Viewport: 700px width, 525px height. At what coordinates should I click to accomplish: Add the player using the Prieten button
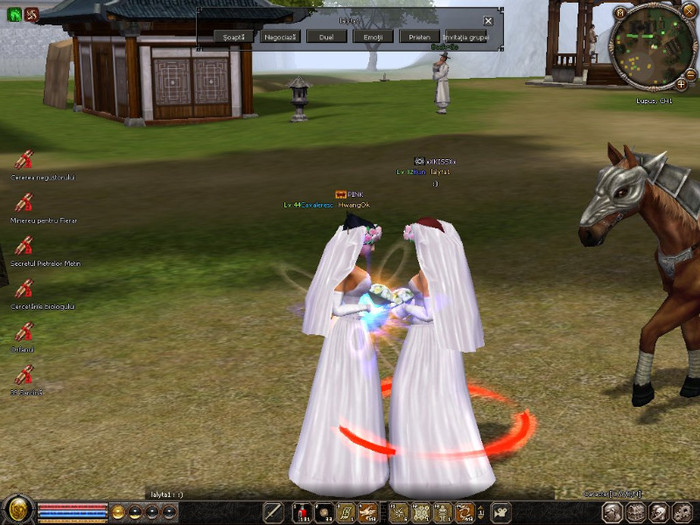[419, 36]
